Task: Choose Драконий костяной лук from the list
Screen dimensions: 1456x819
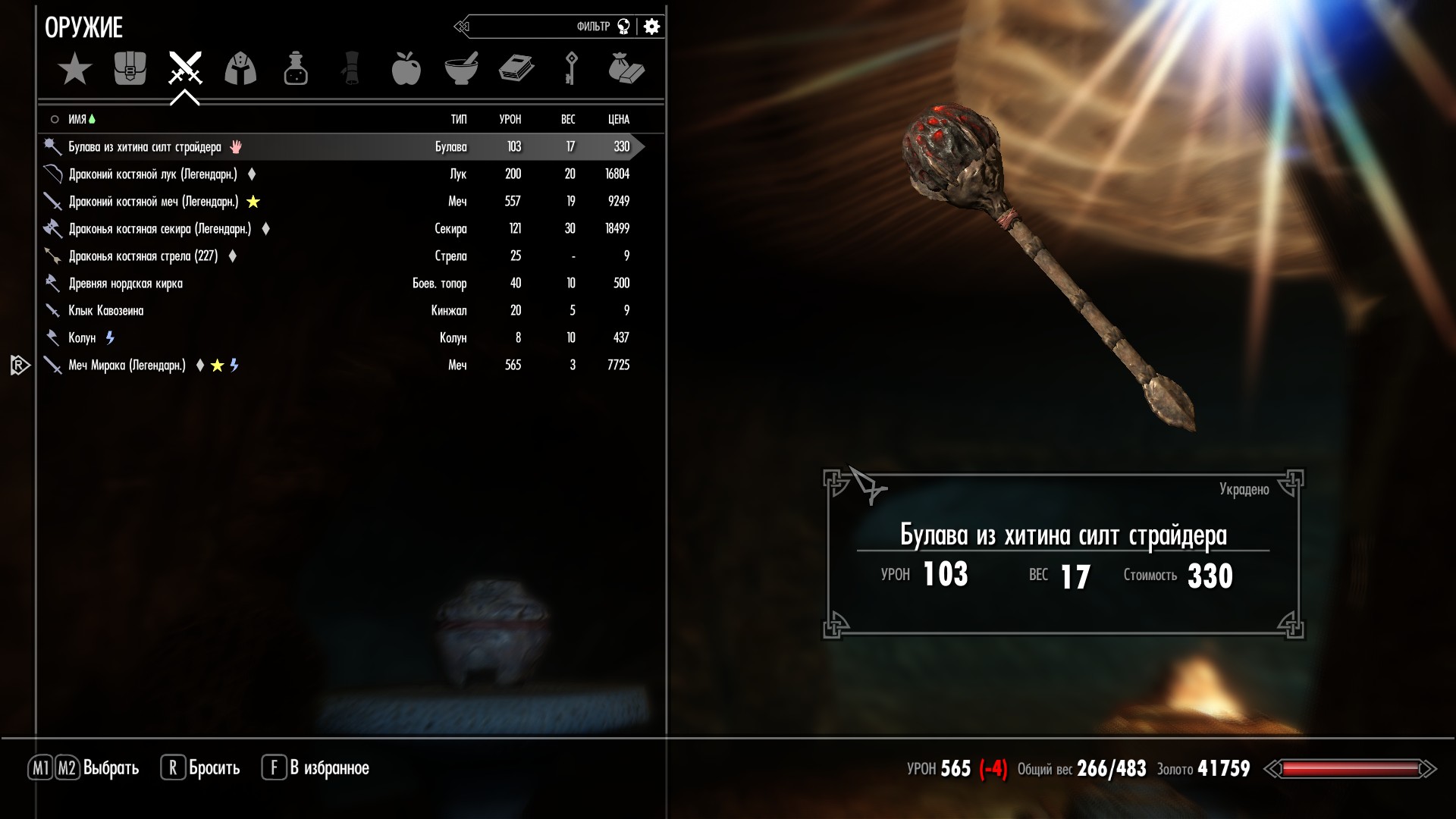Action: tap(152, 174)
